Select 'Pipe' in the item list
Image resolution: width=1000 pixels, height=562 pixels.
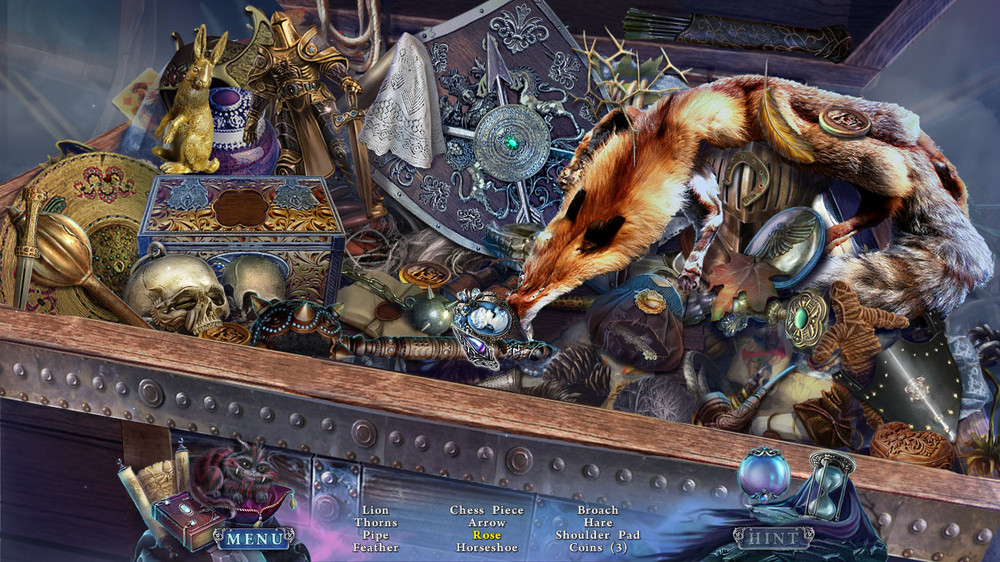[376, 535]
